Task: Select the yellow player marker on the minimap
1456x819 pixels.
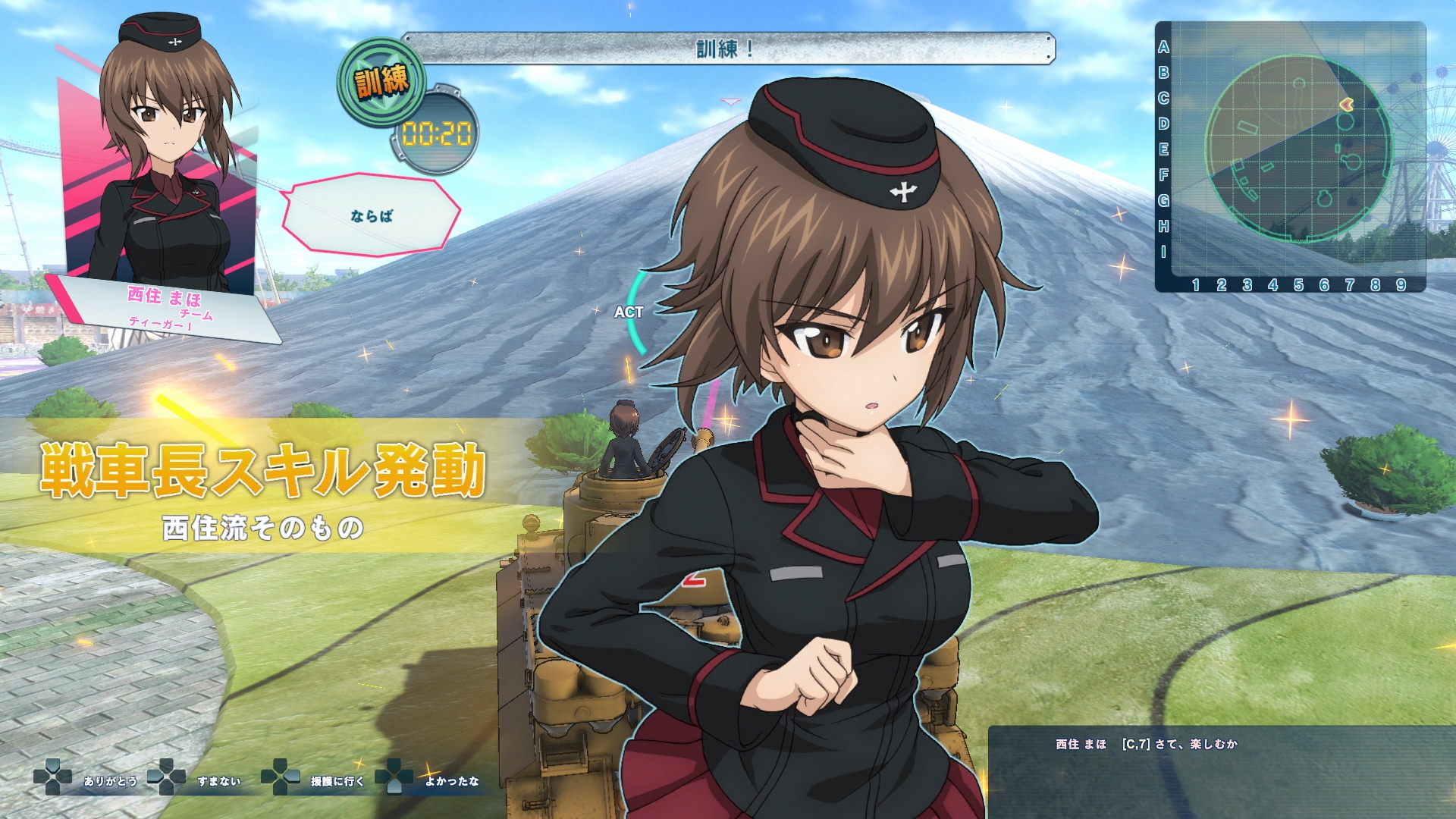Action: [x=1347, y=104]
